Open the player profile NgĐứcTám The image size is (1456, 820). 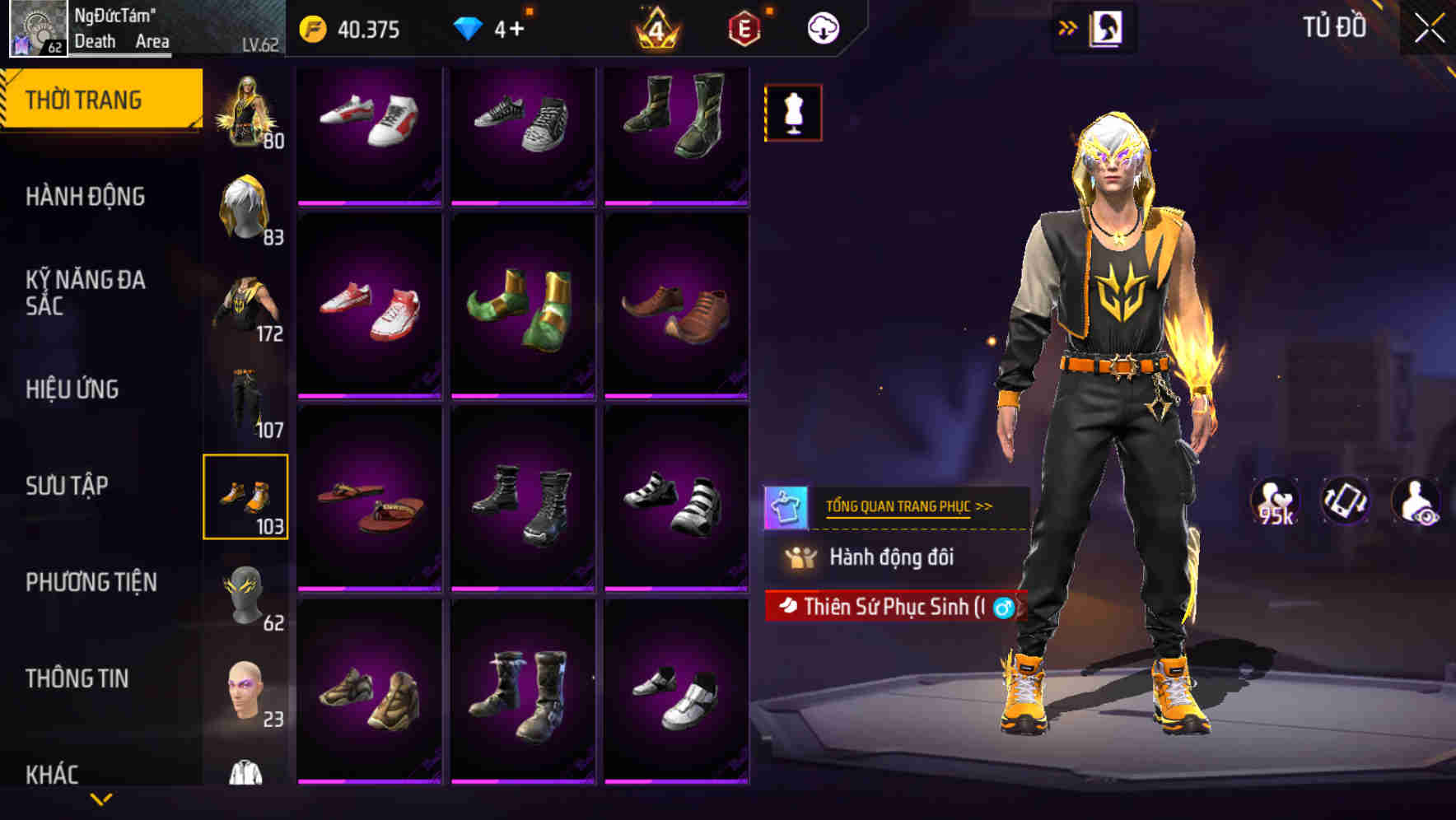point(115,26)
